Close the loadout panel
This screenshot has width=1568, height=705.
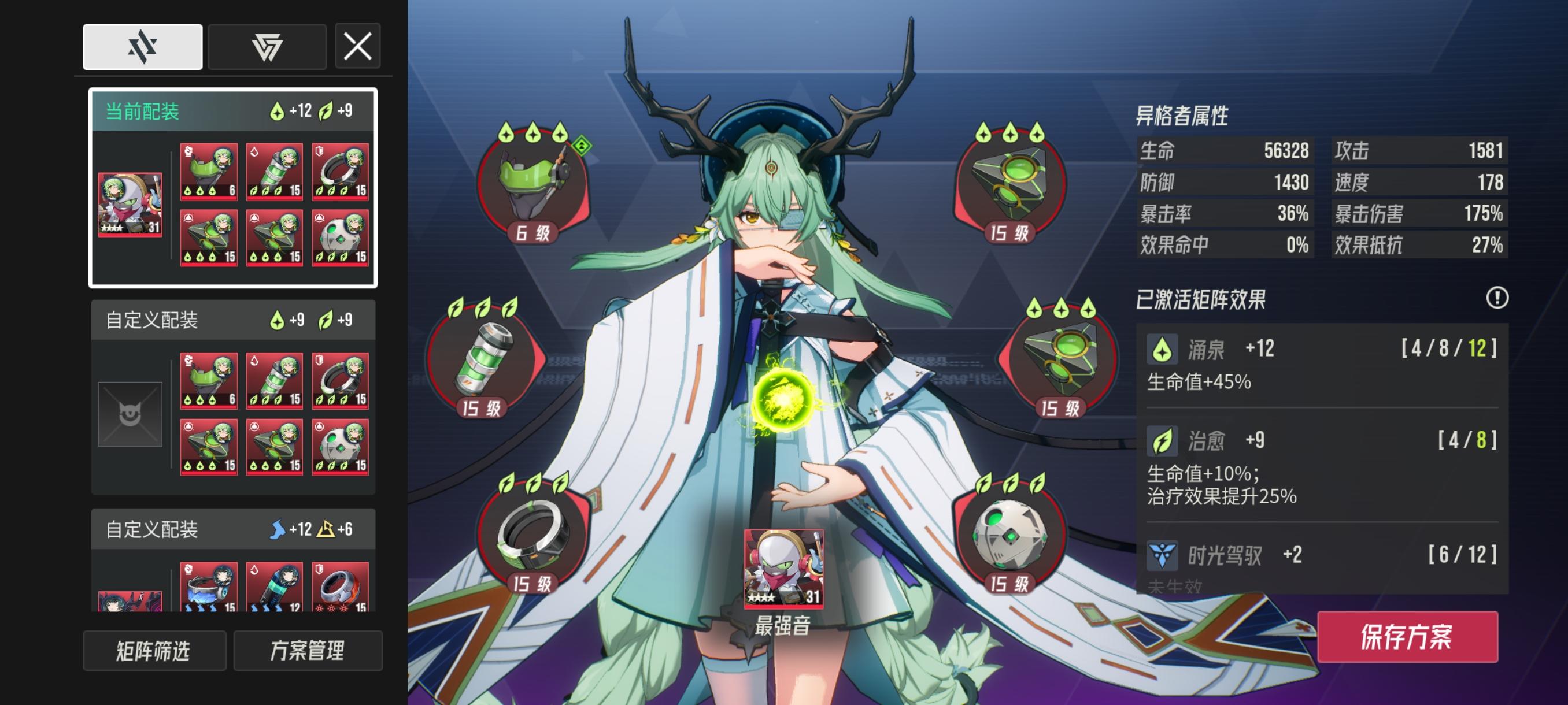click(358, 46)
